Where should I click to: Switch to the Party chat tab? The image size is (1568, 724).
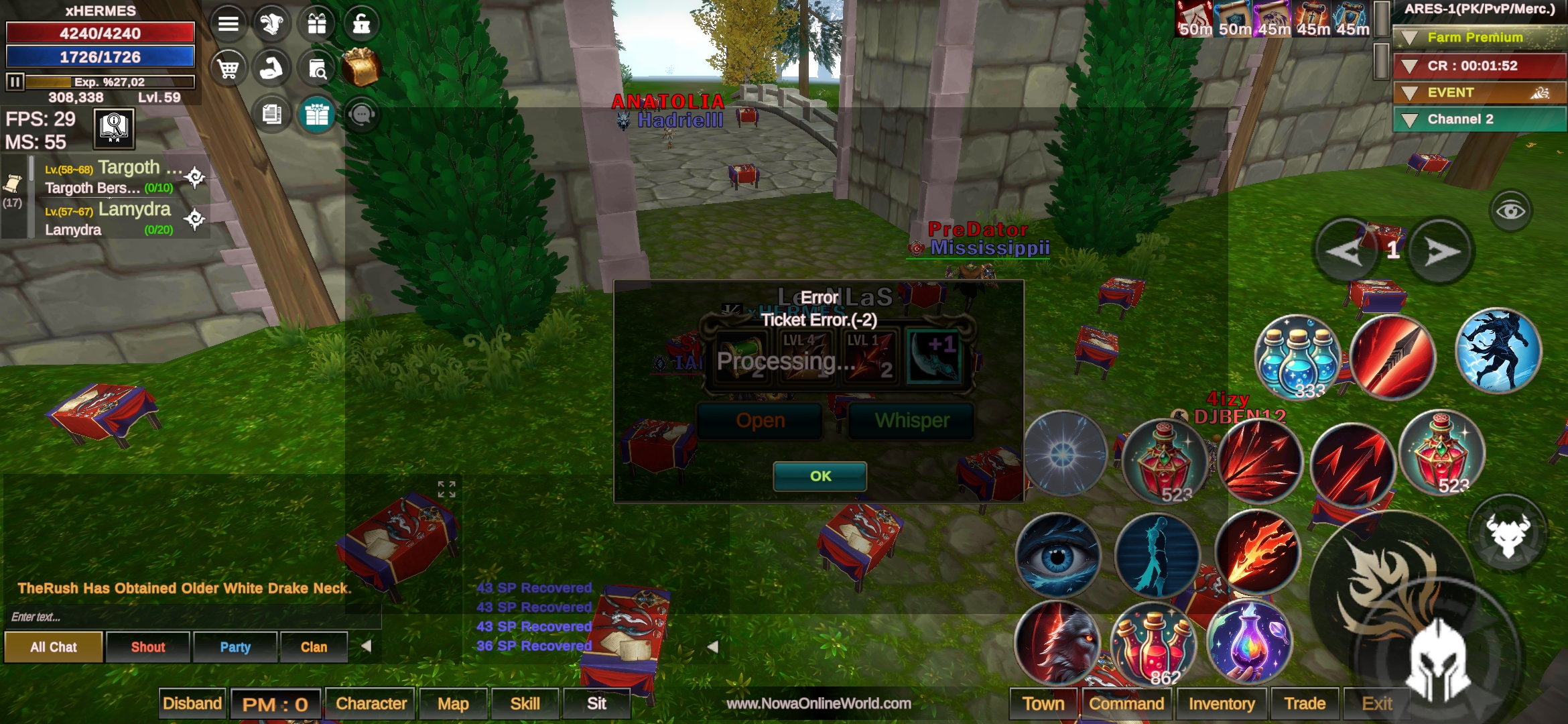pyautogui.click(x=235, y=647)
